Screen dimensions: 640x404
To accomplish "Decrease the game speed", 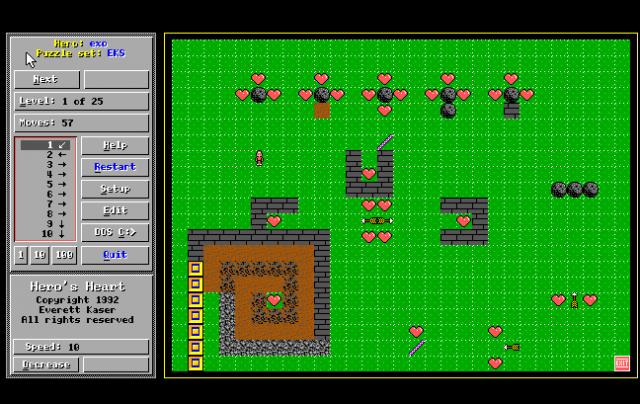I will click(x=46, y=365).
